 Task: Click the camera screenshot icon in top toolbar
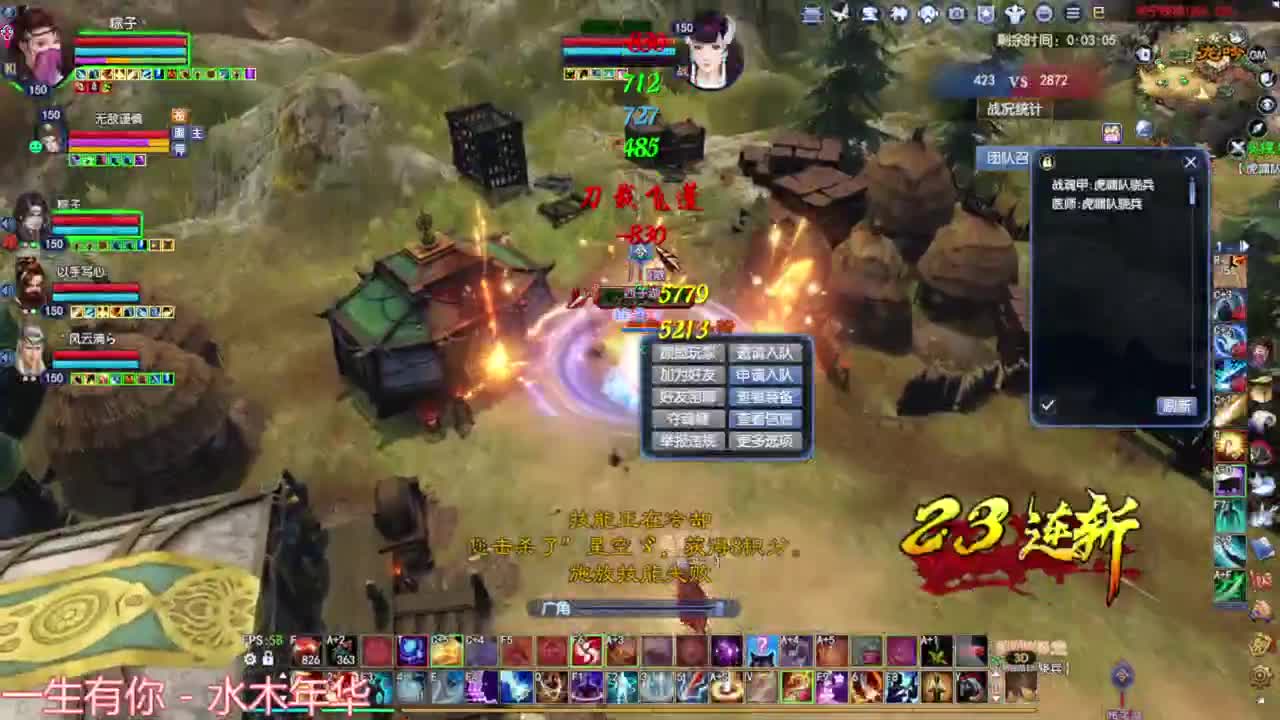[956, 14]
